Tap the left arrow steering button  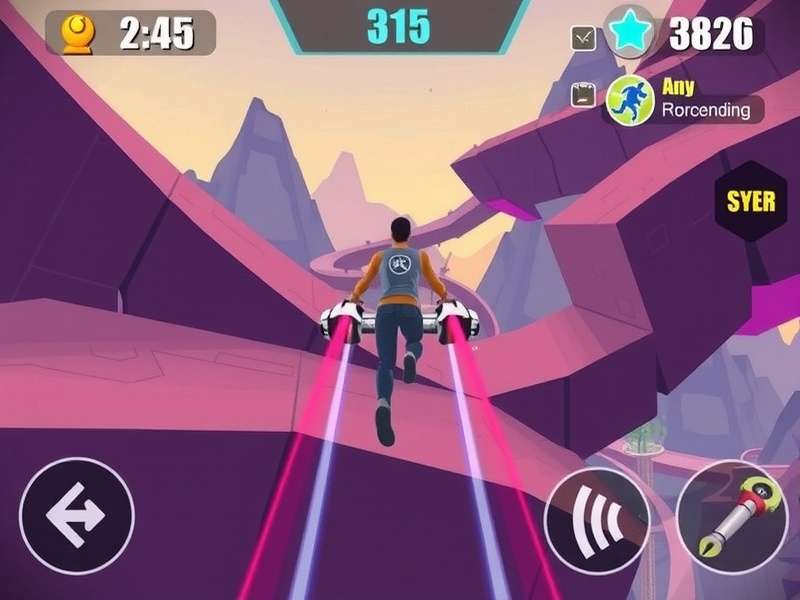point(77,514)
